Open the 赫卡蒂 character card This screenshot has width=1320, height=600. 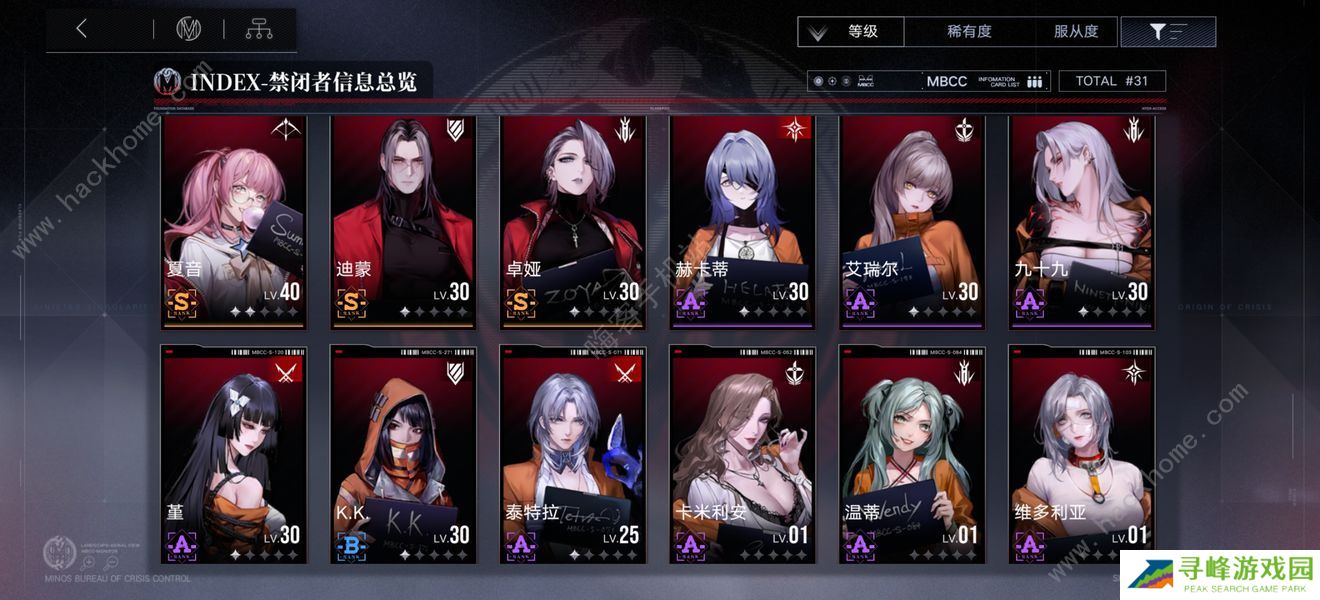[742, 222]
